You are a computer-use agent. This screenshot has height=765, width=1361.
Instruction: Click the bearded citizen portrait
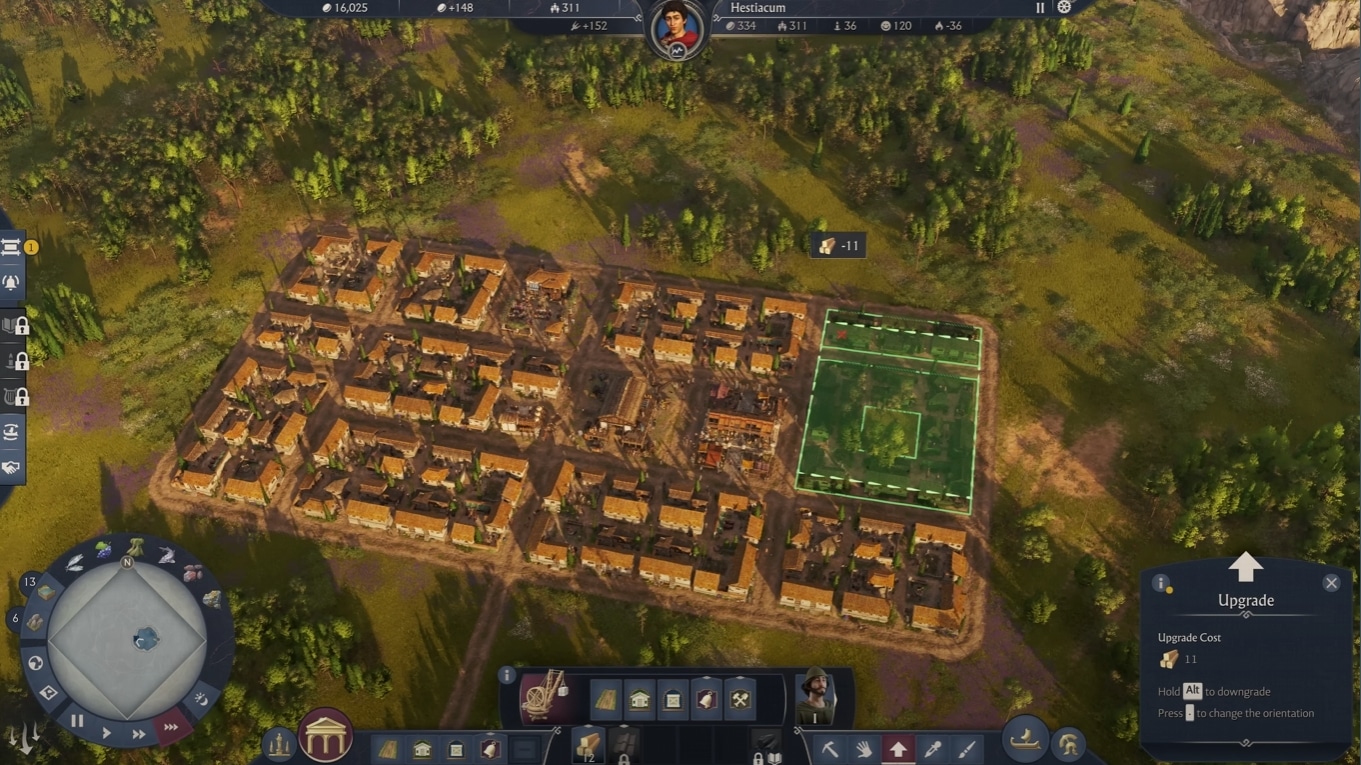click(816, 695)
